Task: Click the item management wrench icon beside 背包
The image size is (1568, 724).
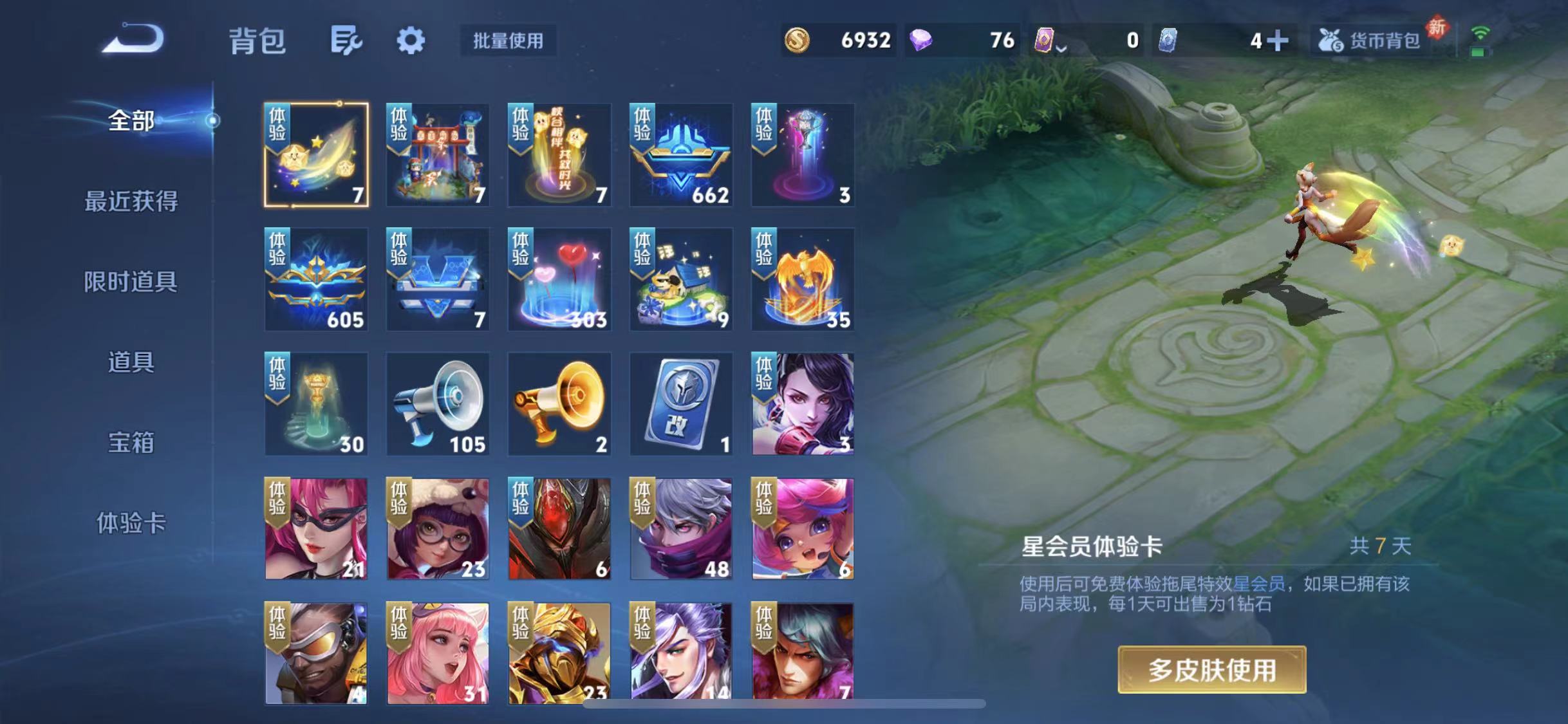Action: pyautogui.click(x=346, y=41)
